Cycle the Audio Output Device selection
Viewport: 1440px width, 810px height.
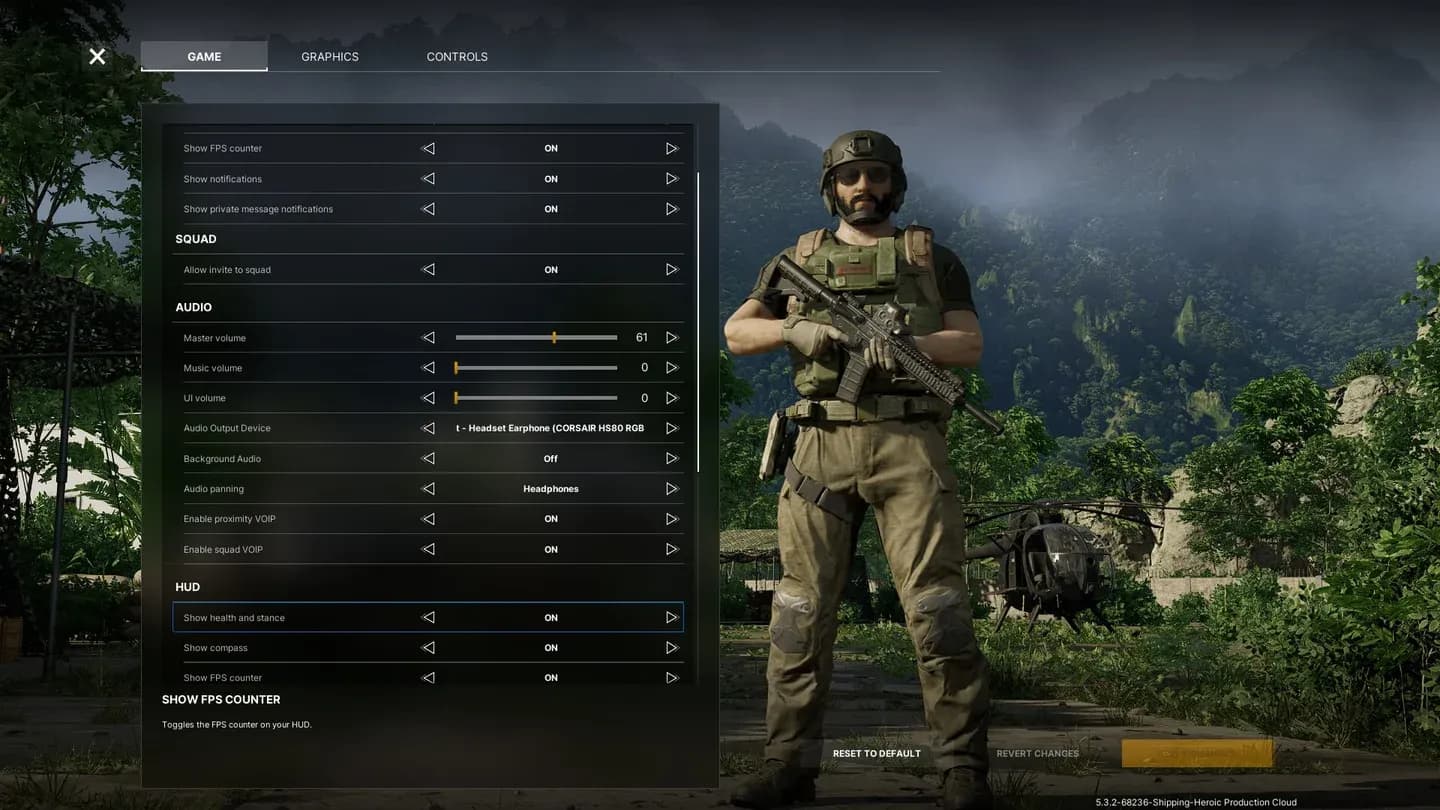(x=672, y=427)
